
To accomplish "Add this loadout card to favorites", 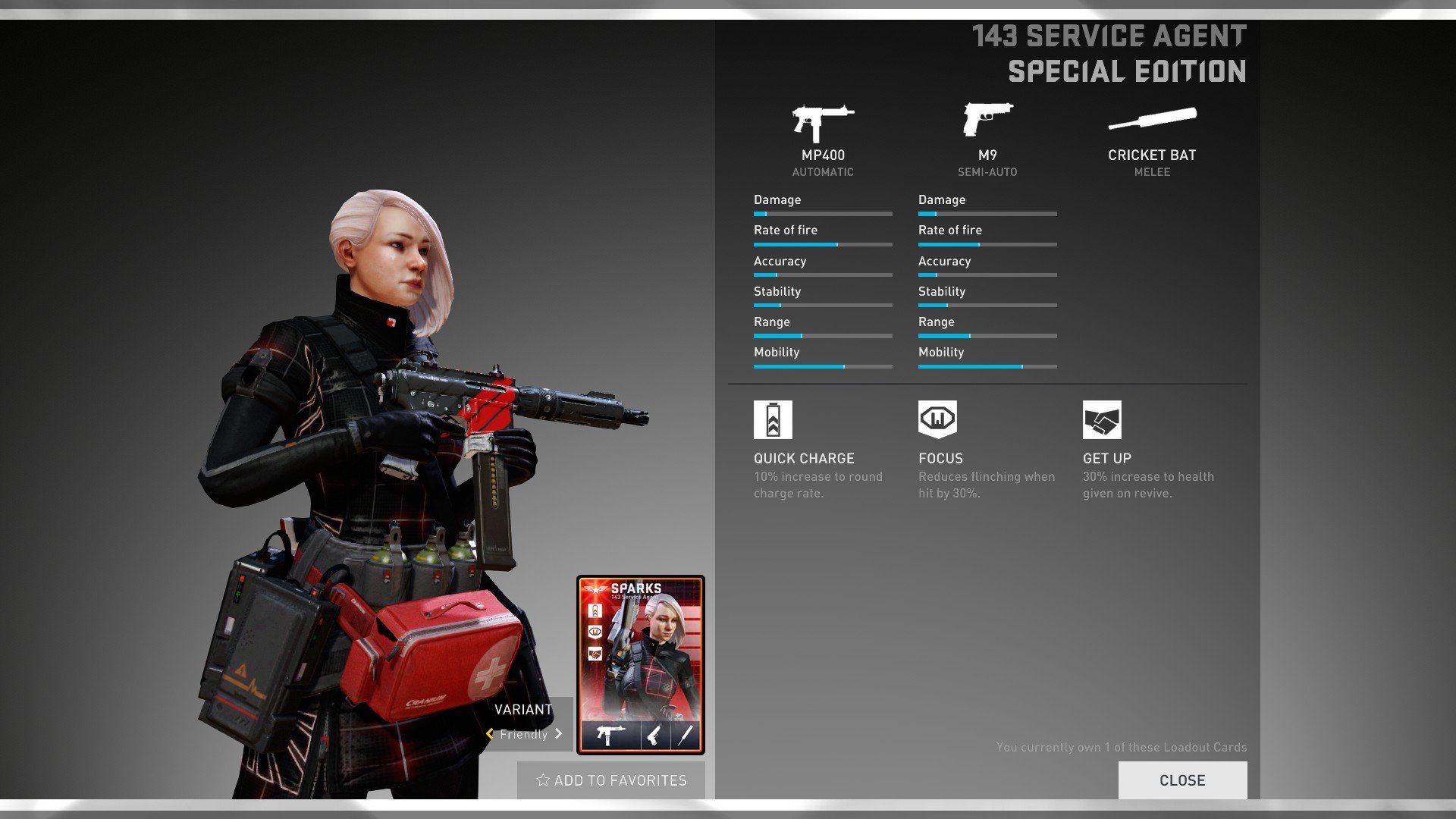I will click(611, 780).
